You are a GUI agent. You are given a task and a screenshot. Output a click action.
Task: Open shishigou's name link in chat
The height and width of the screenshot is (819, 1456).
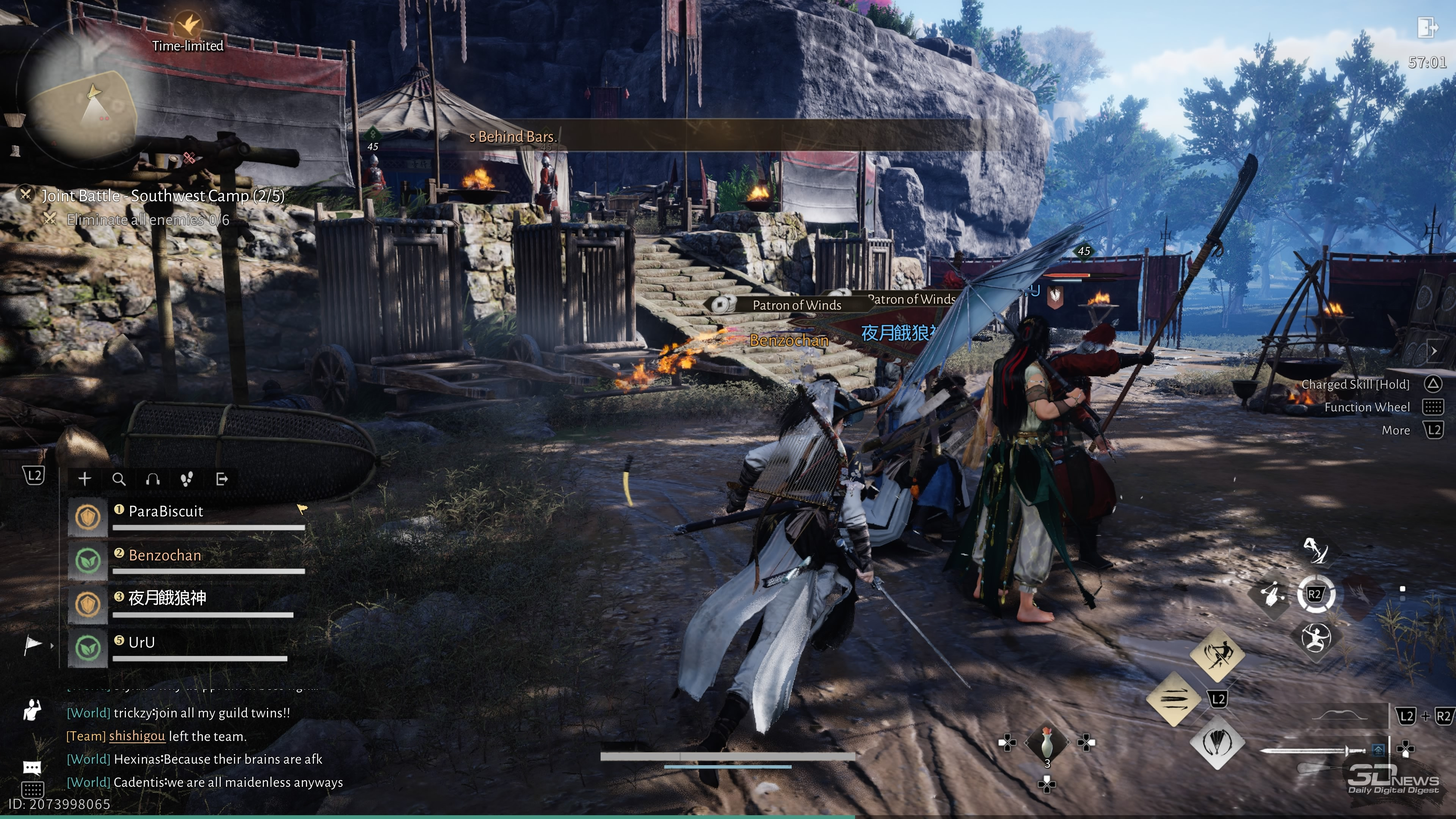pyautogui.click(x=137, y=736)
